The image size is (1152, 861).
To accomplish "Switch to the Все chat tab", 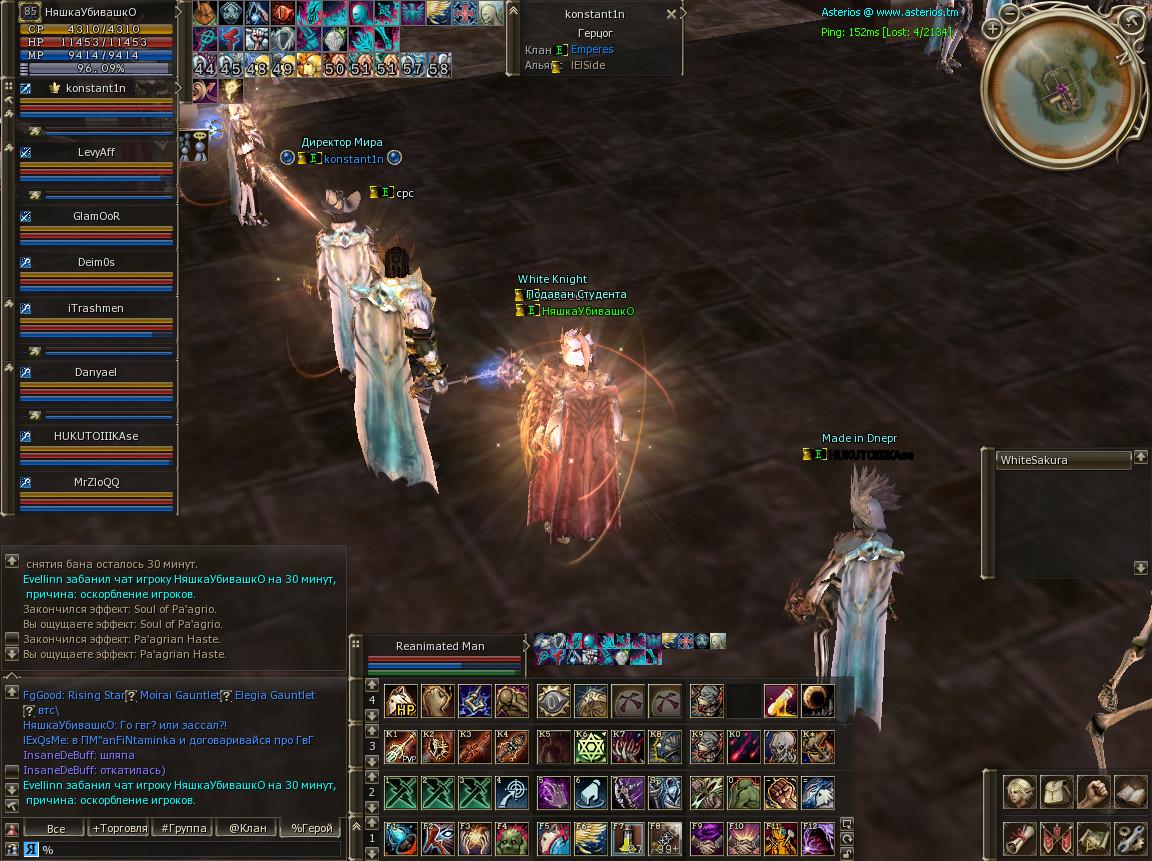I will pos(56,828).
